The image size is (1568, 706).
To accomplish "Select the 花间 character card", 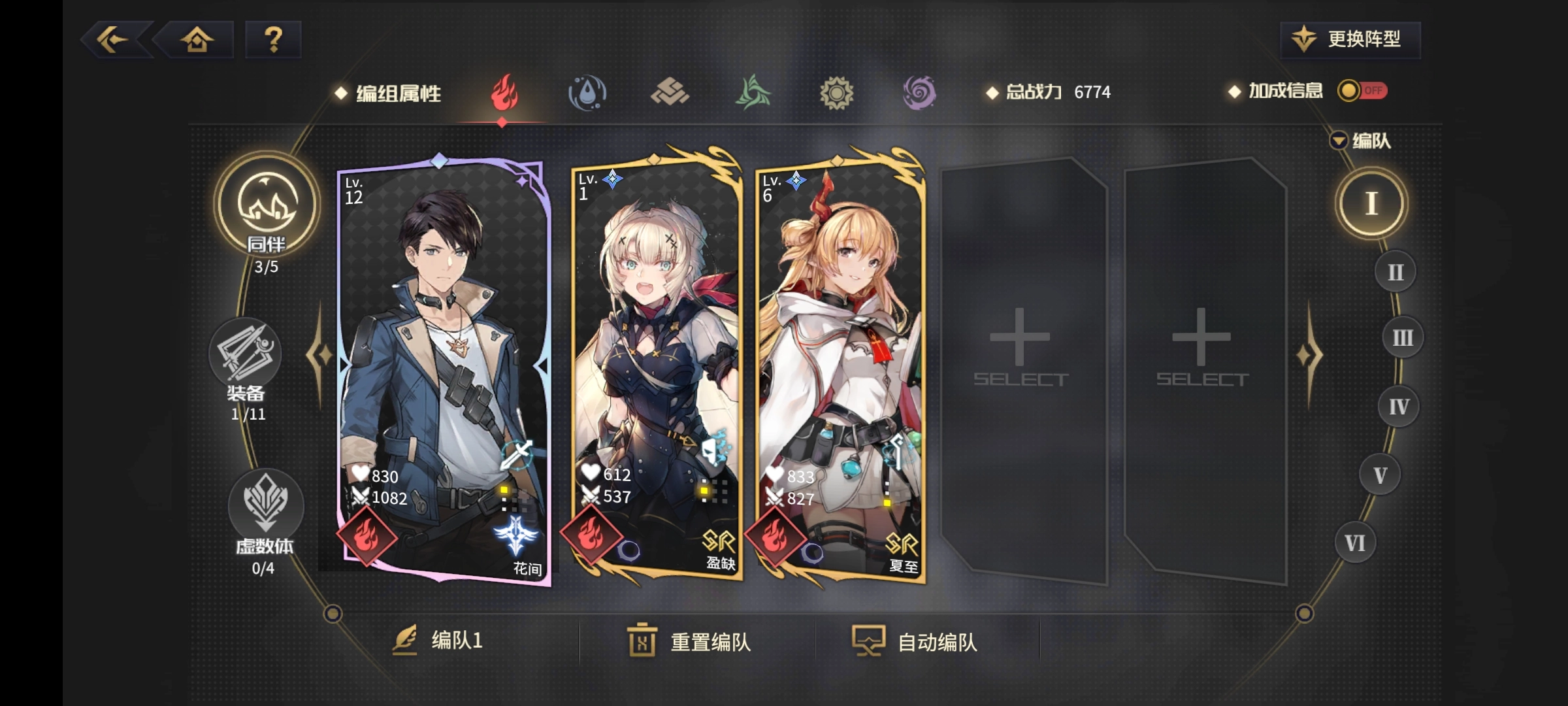I will 444,366.
